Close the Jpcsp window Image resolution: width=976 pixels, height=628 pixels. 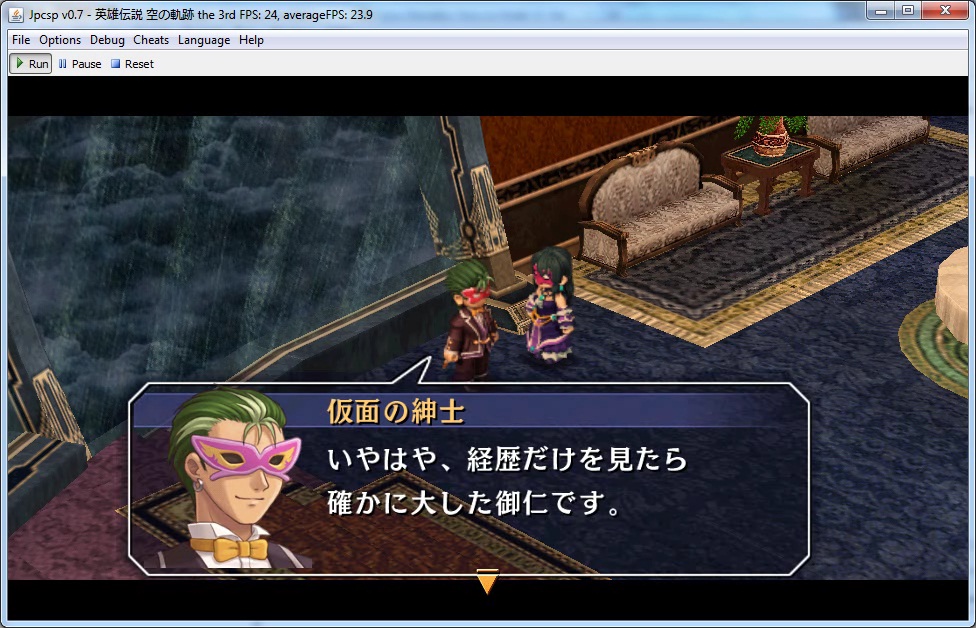tap(943, 11)
